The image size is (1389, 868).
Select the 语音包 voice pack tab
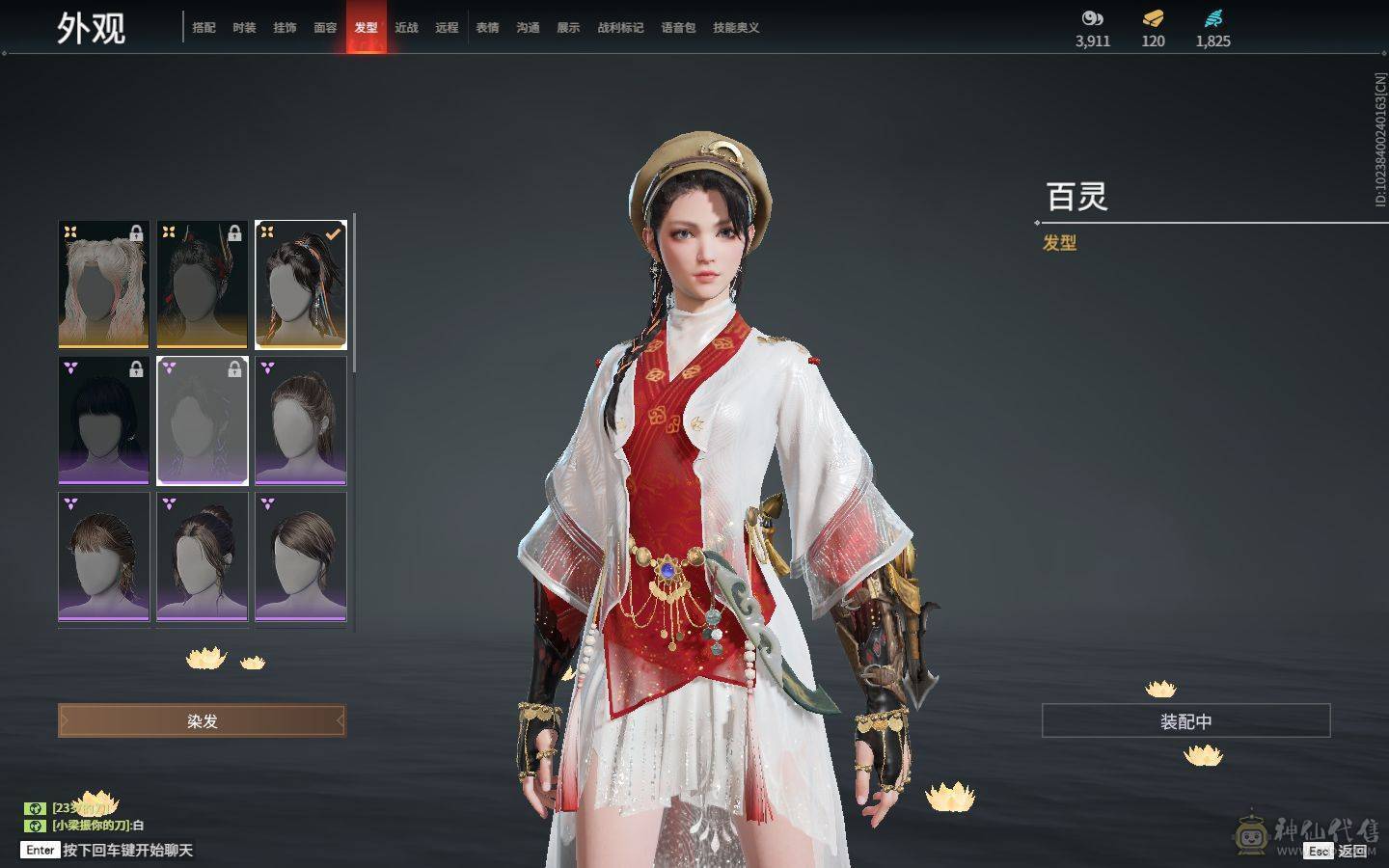678,28
